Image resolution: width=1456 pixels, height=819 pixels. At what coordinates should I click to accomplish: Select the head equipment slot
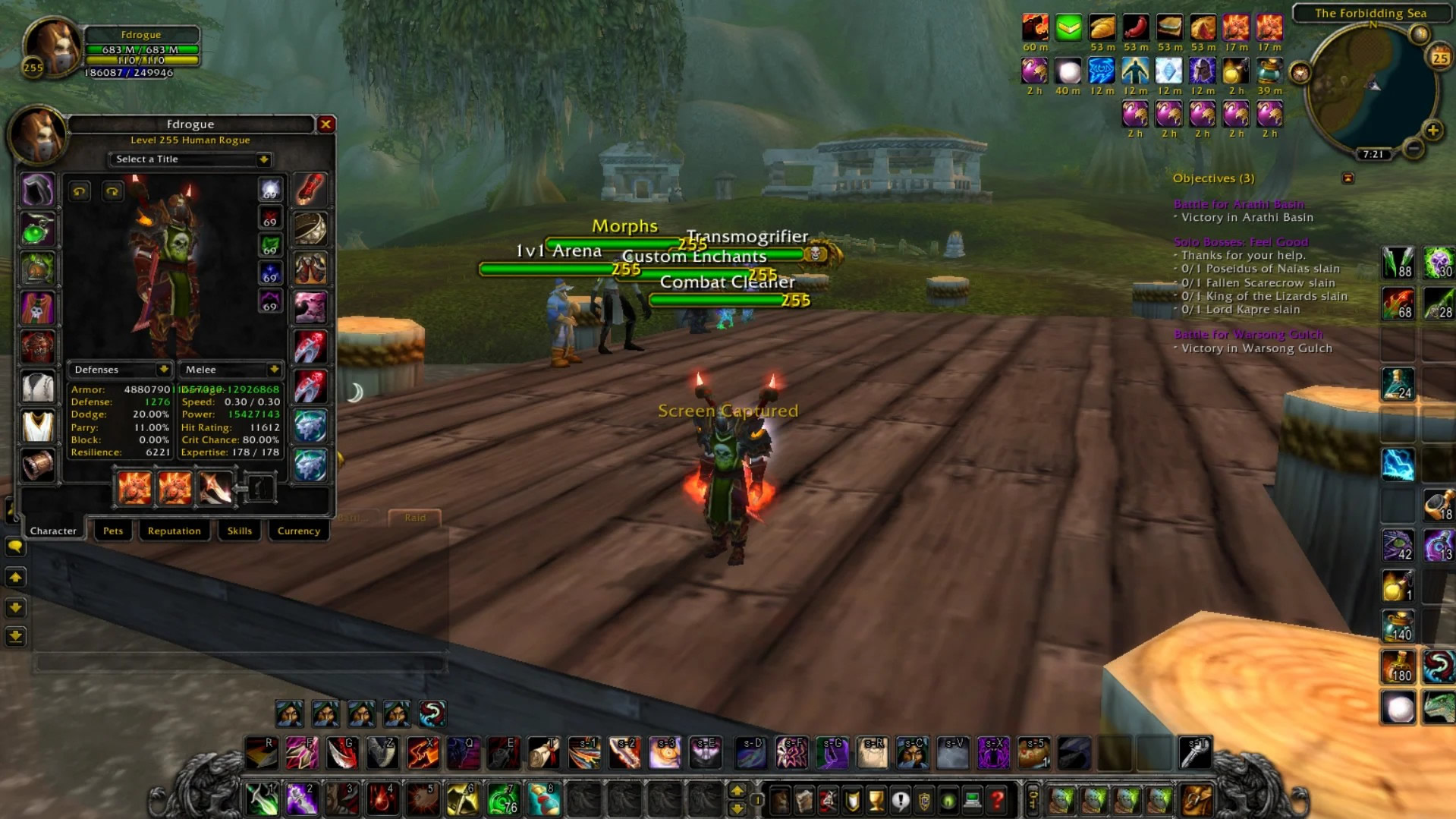(37, 190)
